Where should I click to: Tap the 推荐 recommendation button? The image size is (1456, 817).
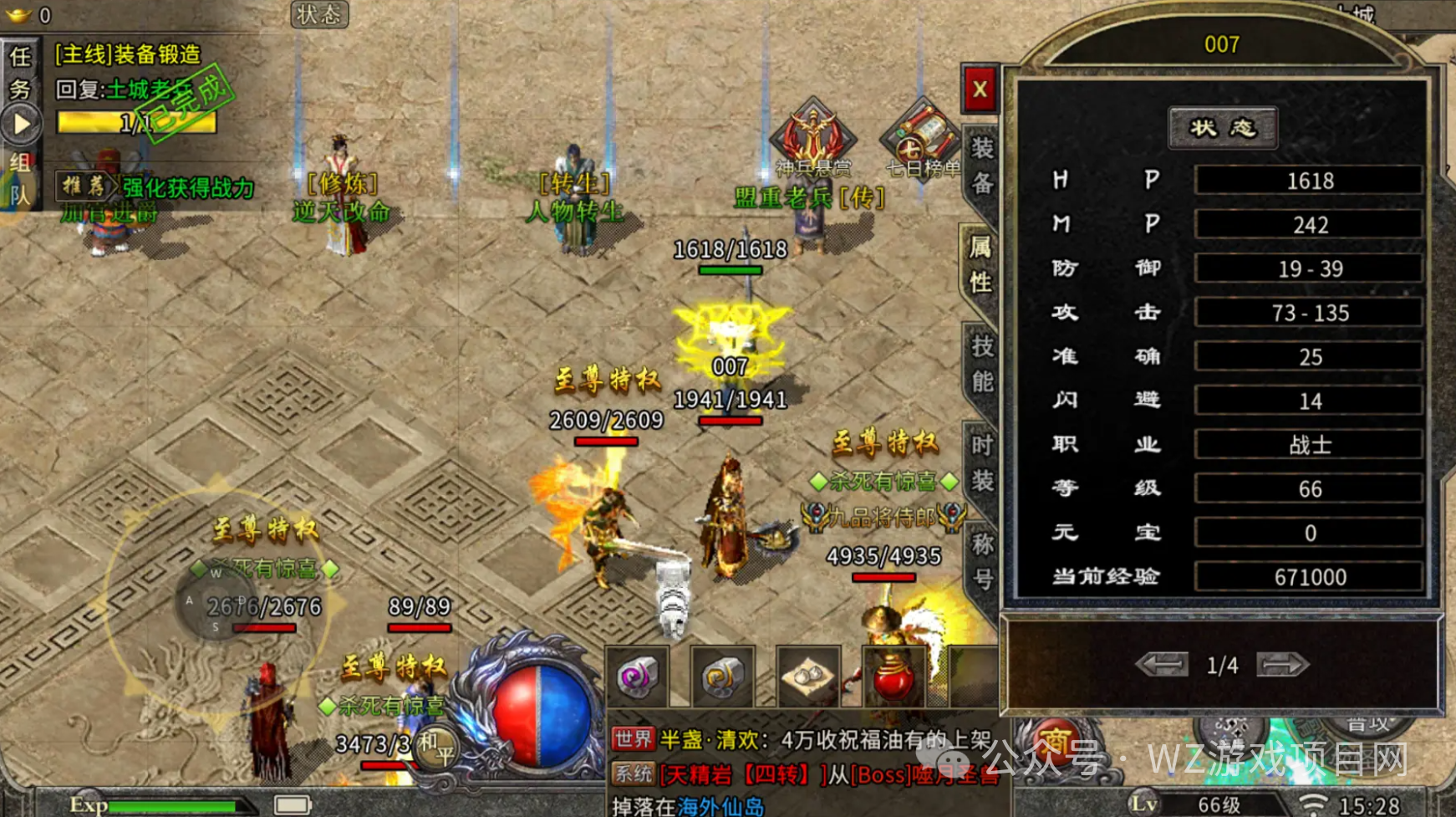pos(84,186)
